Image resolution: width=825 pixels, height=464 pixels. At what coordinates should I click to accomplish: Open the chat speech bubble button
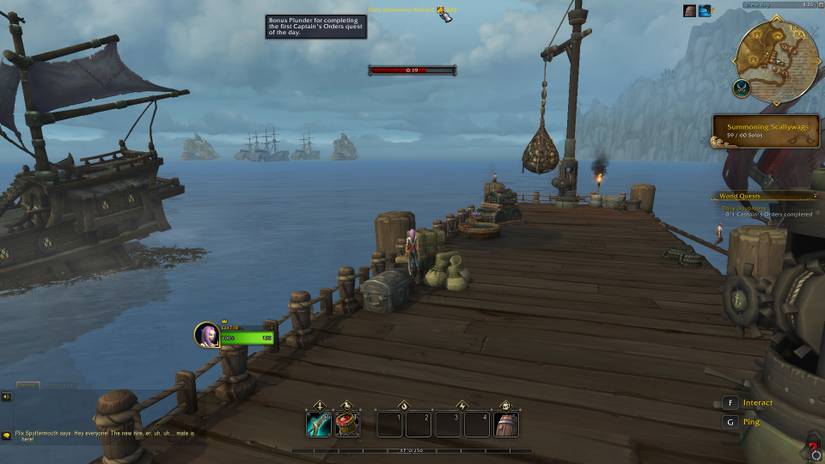pos(7,435)
